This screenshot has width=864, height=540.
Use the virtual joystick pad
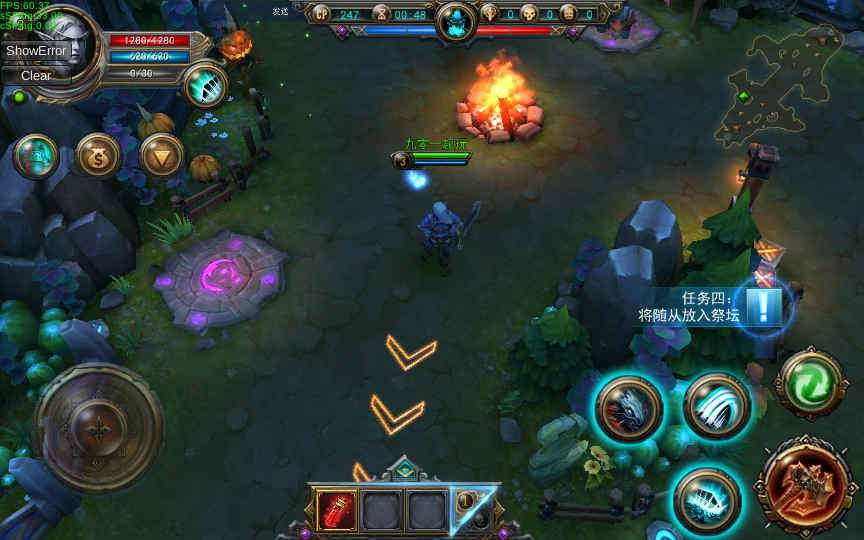[x=98, y=427]
